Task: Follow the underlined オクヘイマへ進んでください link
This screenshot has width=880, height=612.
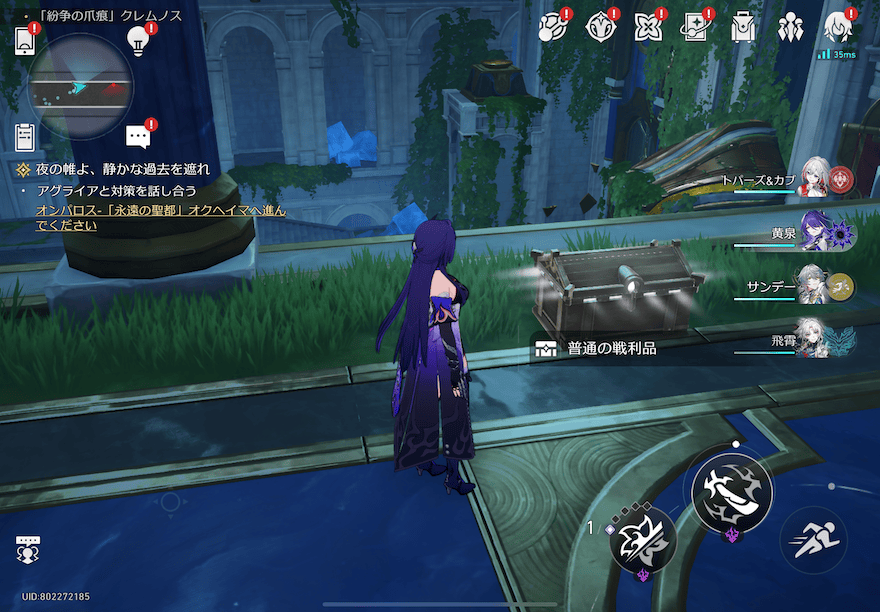Action: tap(160, 218)
